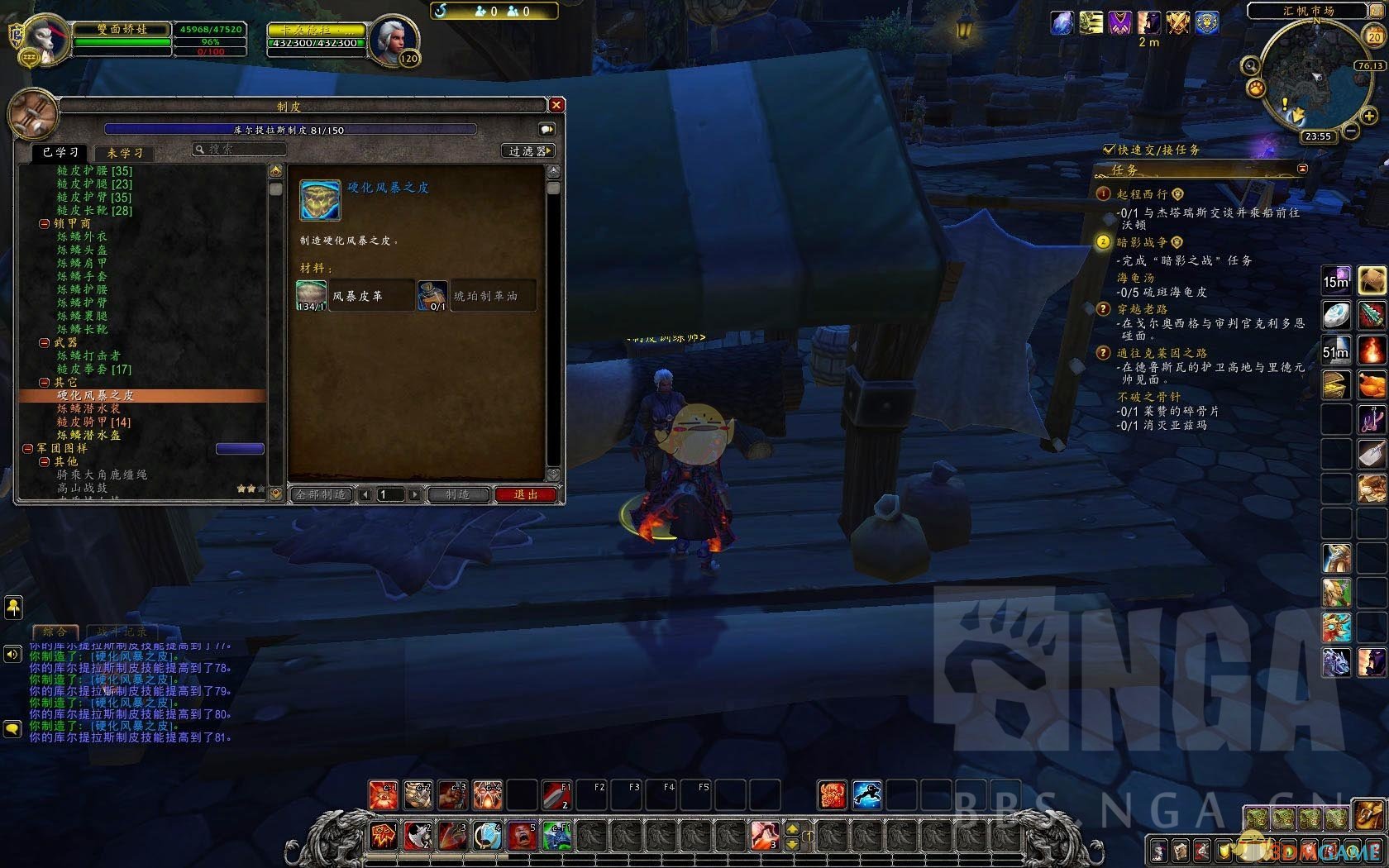
Task: Close the leatherworking window
Action: [x=556, y=105]
